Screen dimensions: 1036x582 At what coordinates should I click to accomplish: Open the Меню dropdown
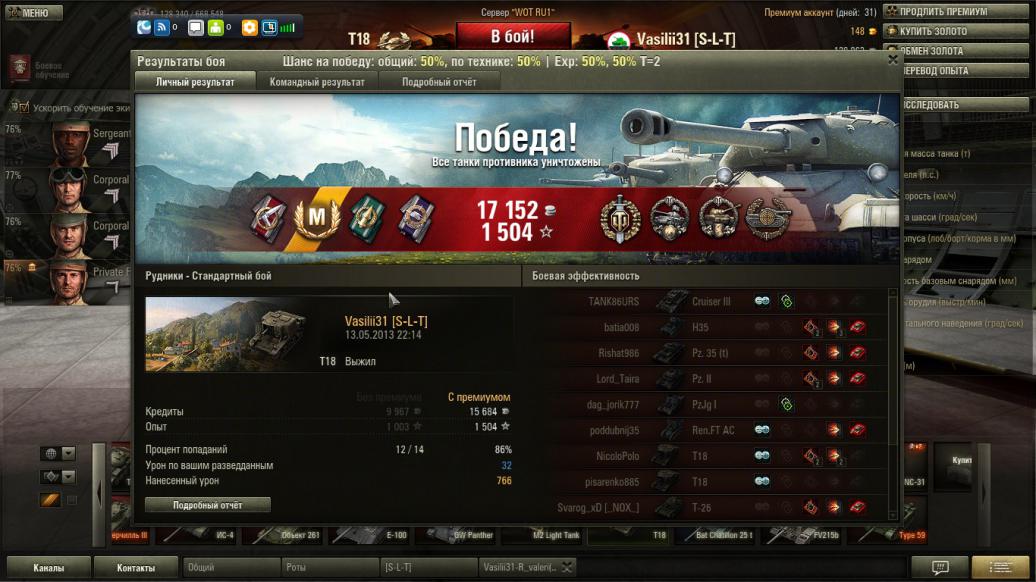28,13
